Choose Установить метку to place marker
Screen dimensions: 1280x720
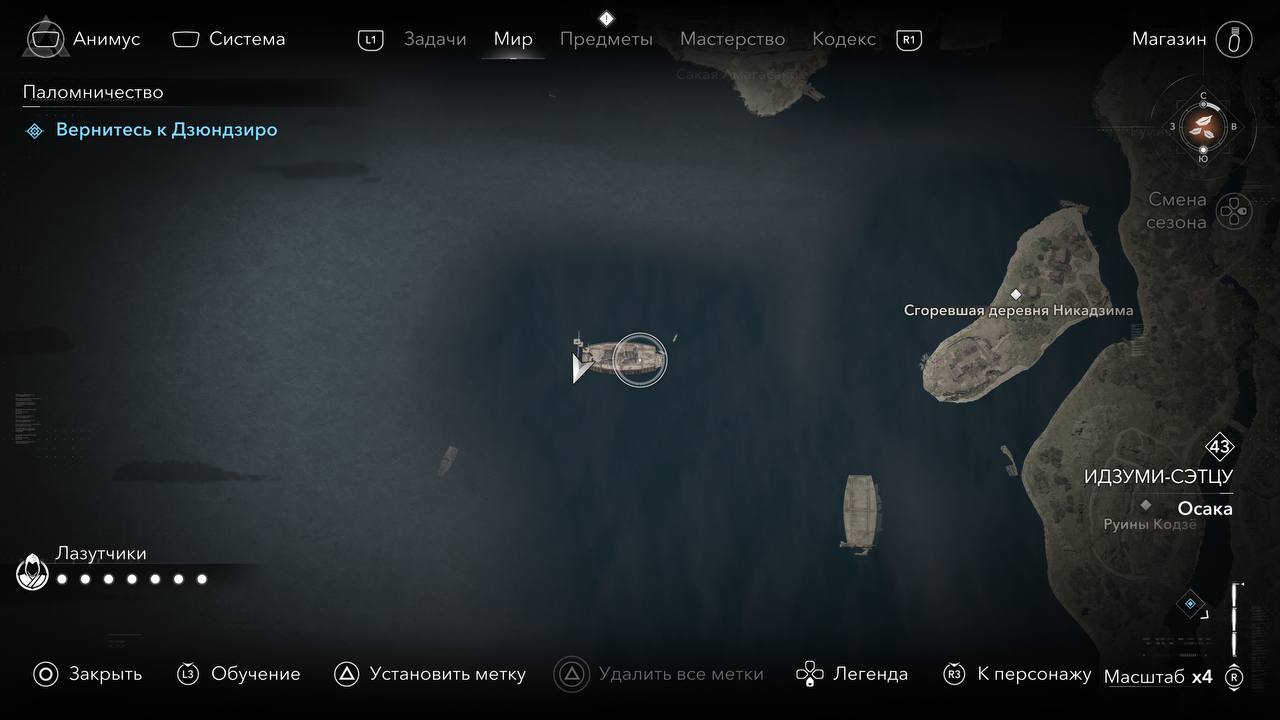tap(430, 674)
